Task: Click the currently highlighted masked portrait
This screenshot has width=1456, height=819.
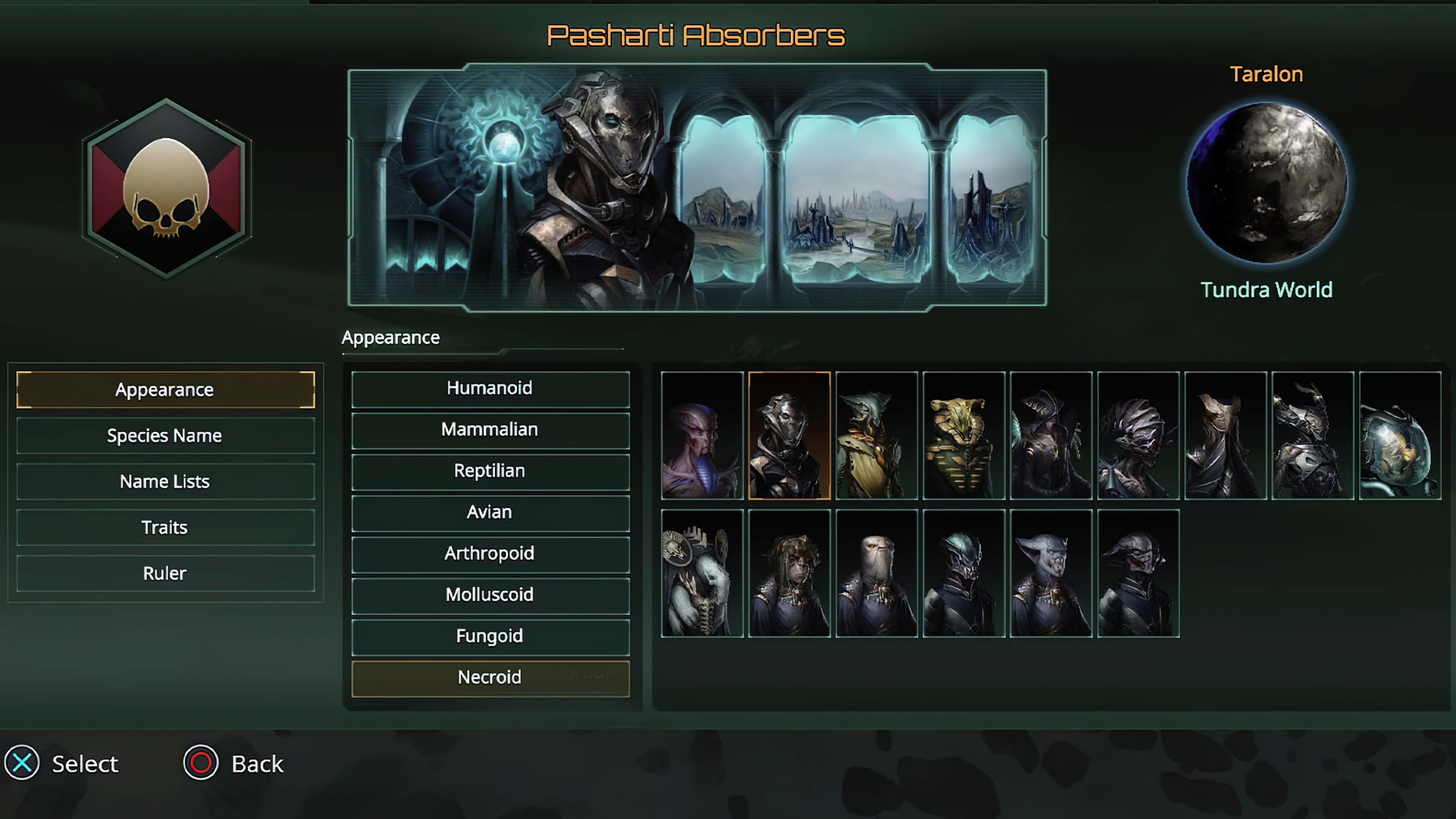Action: 789,435
